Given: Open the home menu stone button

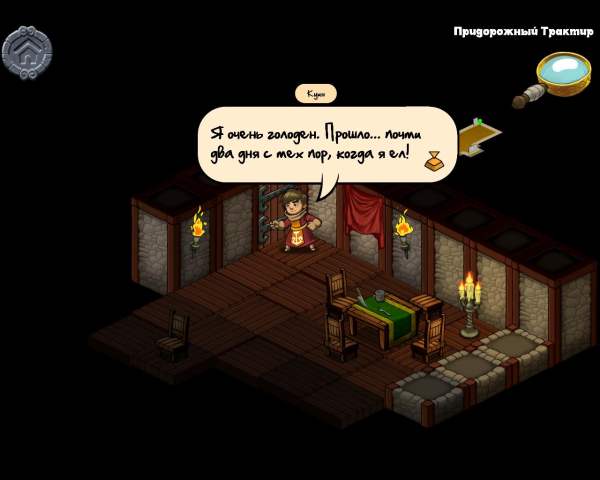Looking at the screenshot, I should coord(27,50).
